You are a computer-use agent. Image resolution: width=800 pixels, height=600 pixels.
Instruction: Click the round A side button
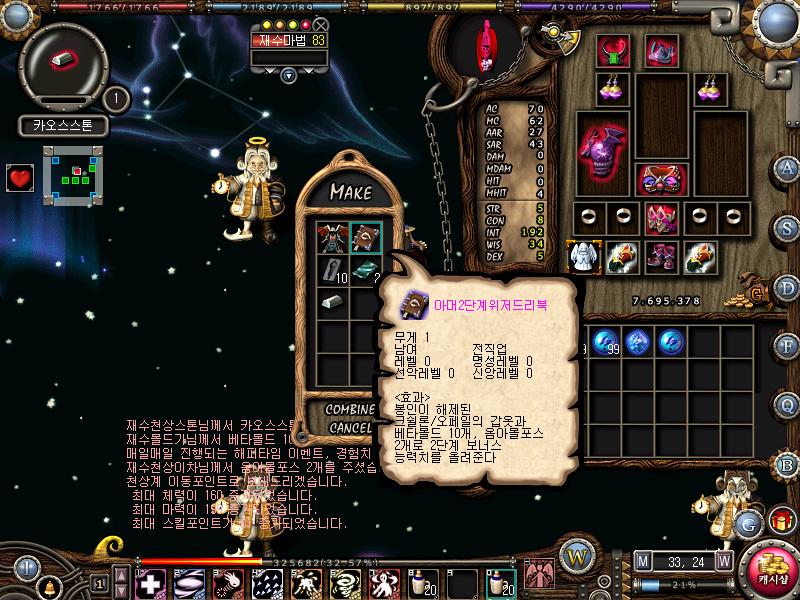point(787,167)
